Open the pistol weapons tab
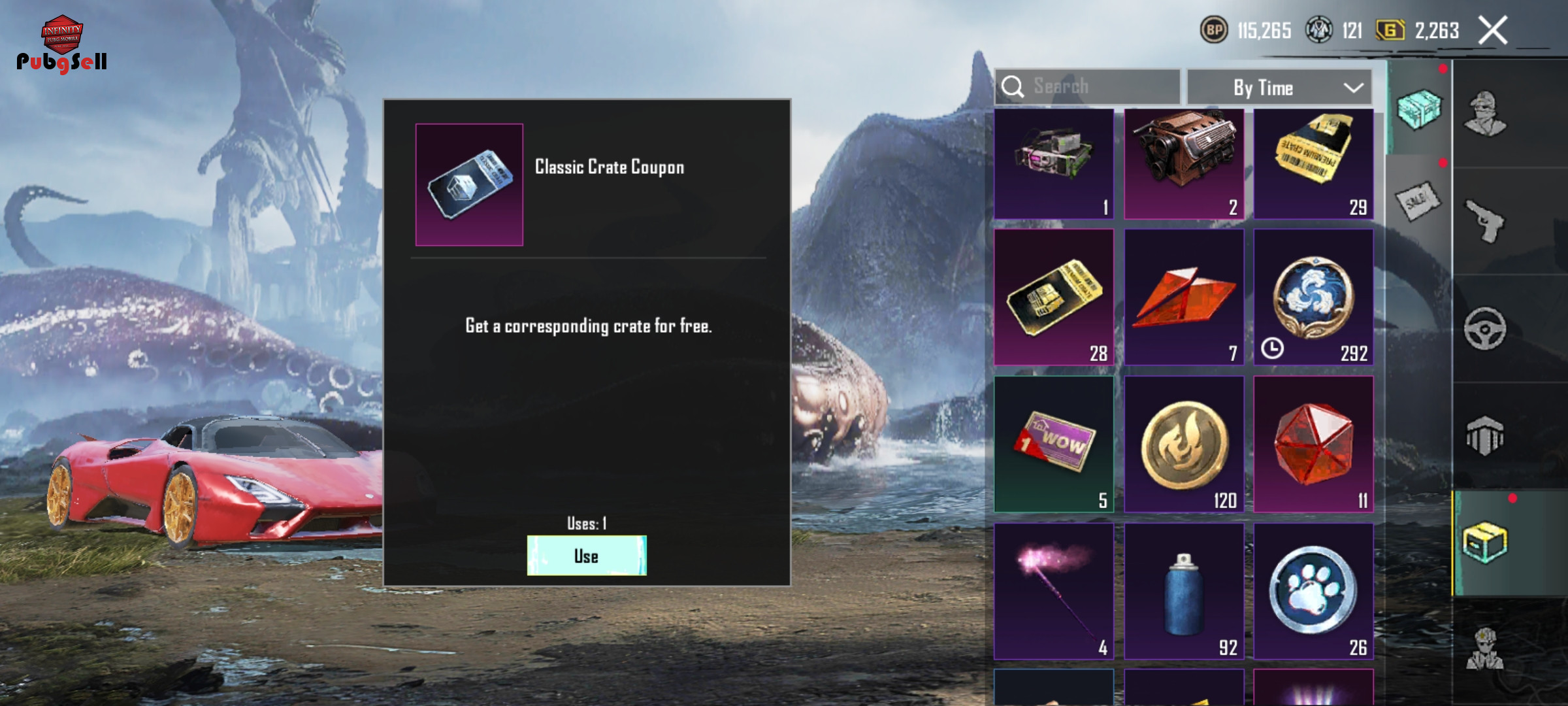This screenshot has width=1568, height=706. click(1485, 221)
